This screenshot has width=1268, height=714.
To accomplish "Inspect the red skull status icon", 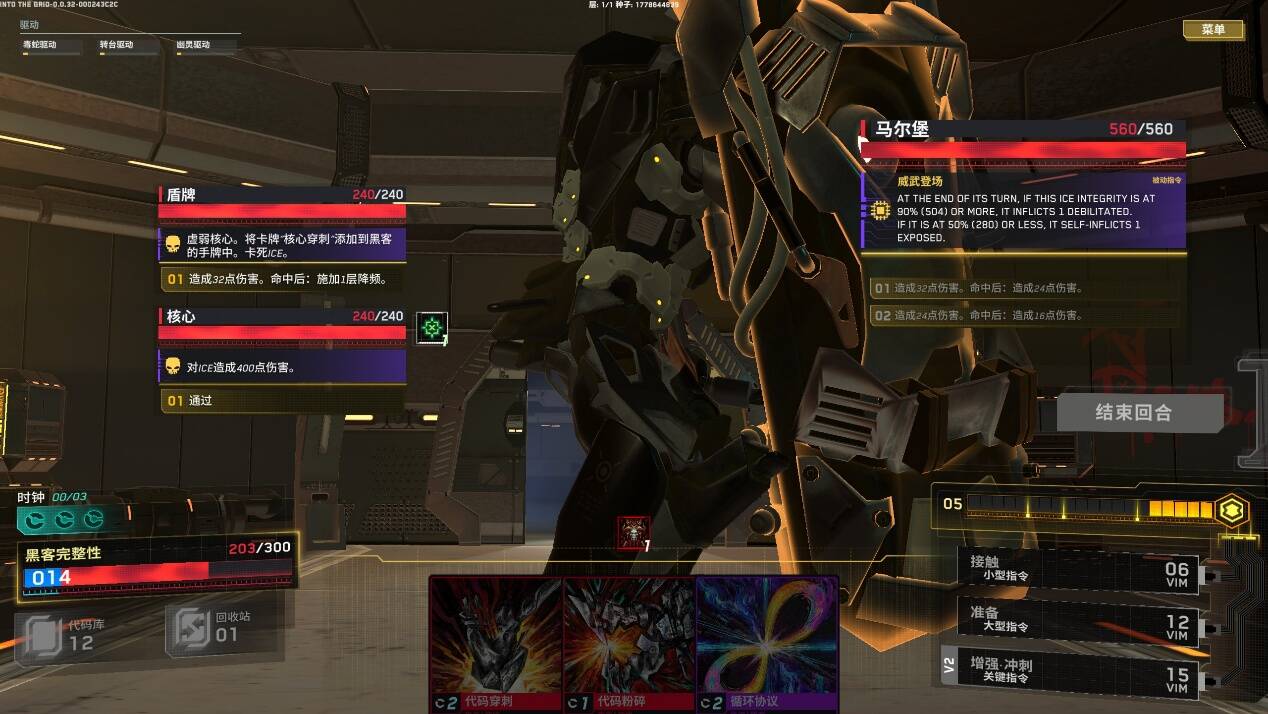I will [634, 532].
